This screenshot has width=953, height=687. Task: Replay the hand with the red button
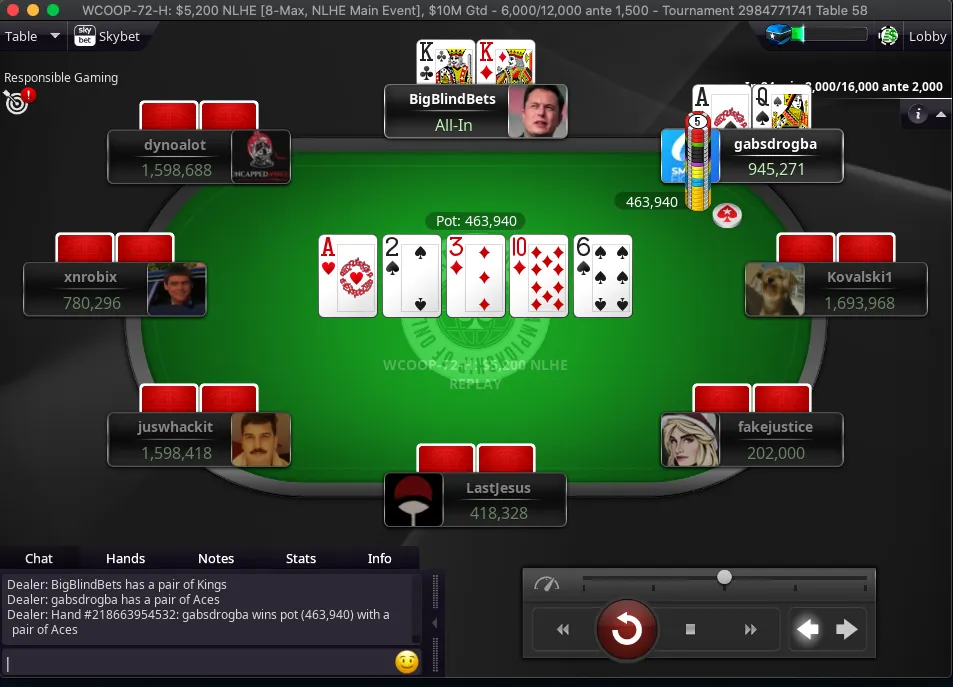tap(626, 629)
